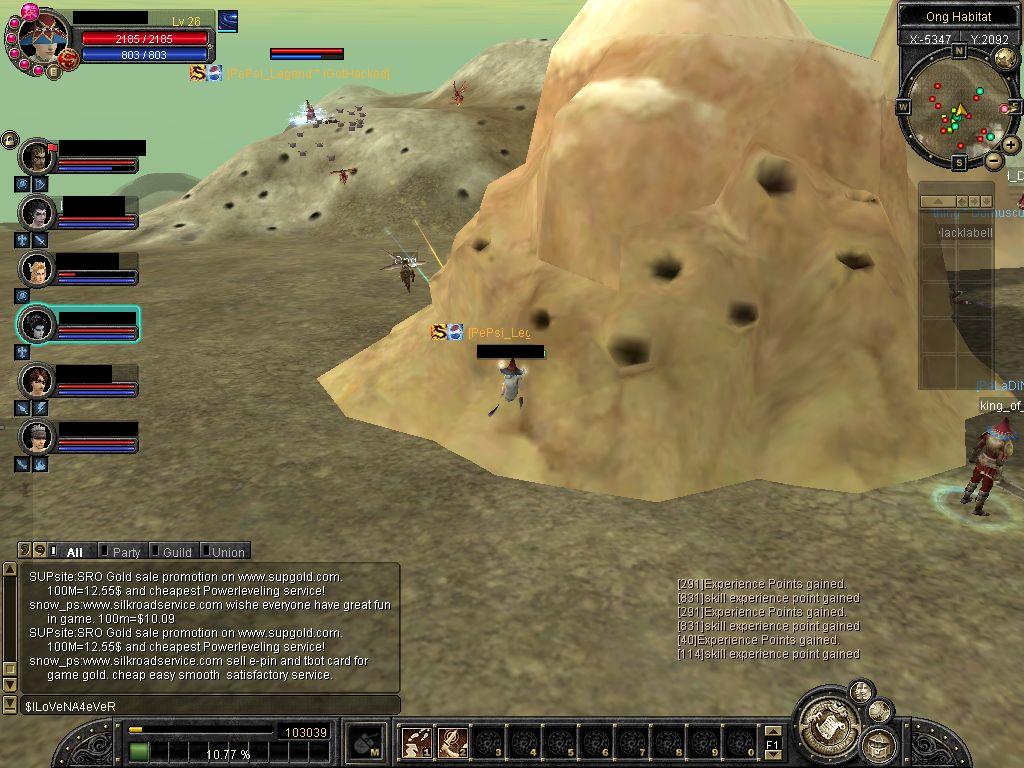Select the last party member portrait
Screen dimensions: 1024x768
pyautogui.click(x=38, y=437)
